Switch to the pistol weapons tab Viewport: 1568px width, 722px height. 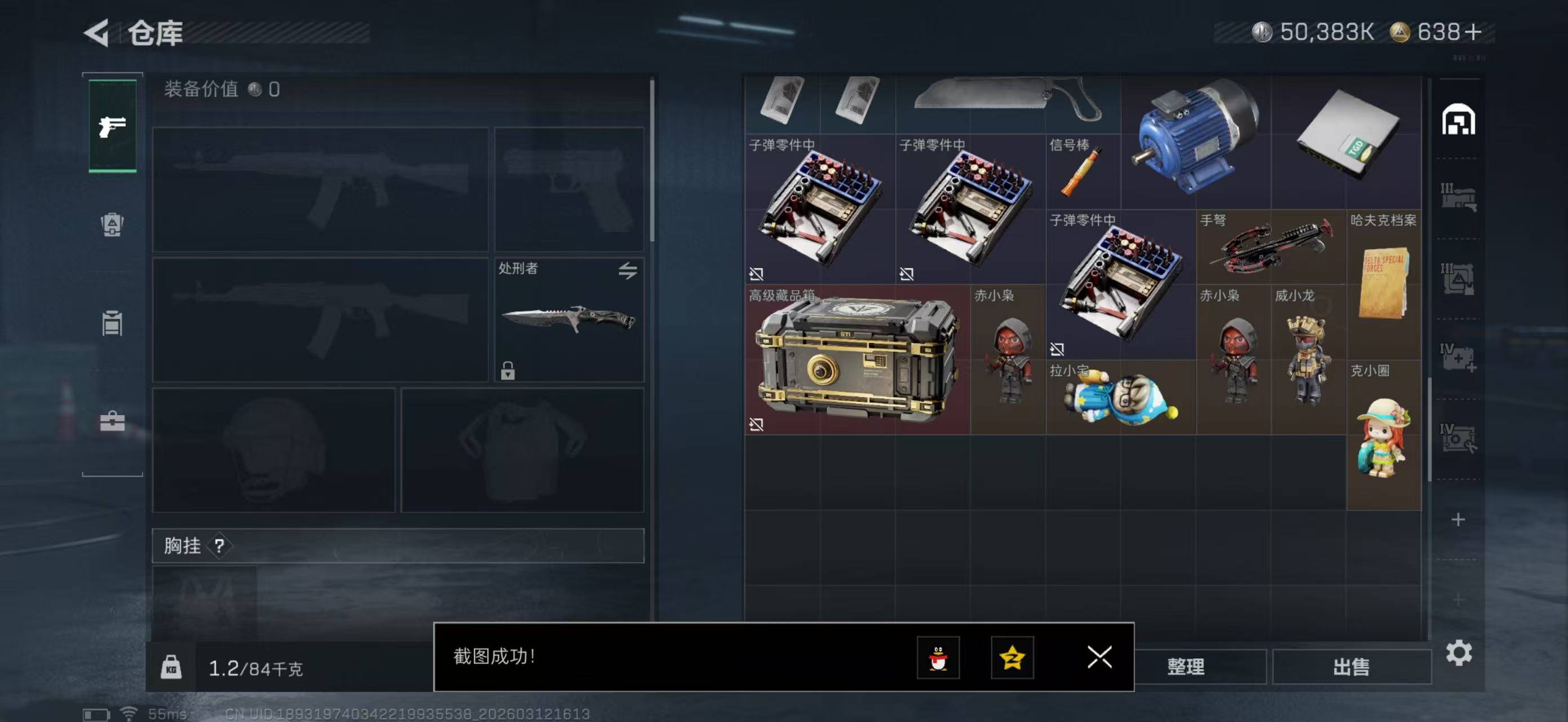[112, 126]
